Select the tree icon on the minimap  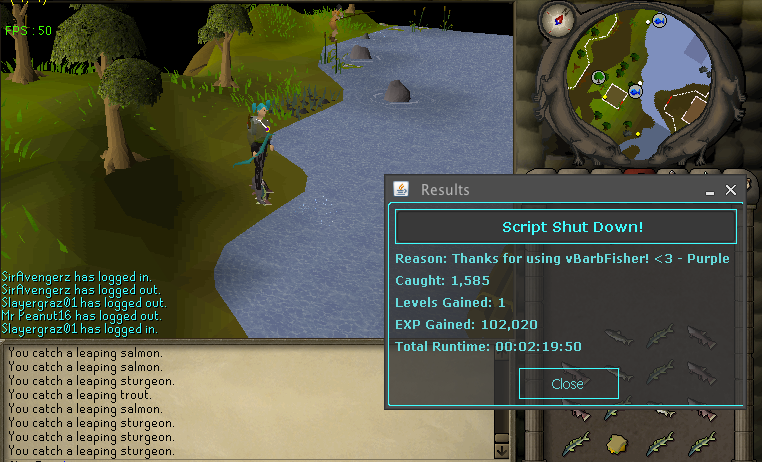[x=597, y=77]
